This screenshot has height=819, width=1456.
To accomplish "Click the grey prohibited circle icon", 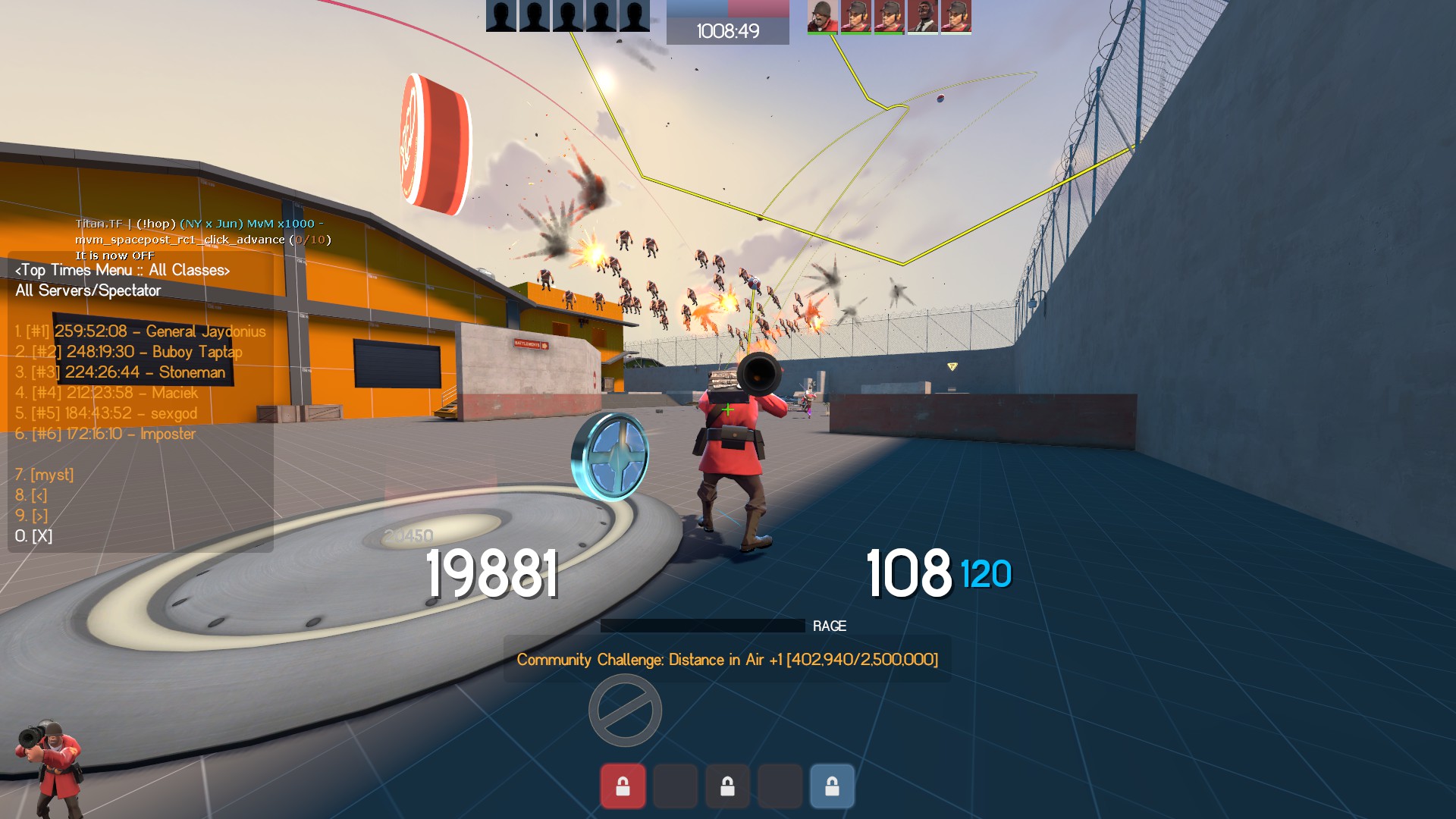I will click(625, 711).
